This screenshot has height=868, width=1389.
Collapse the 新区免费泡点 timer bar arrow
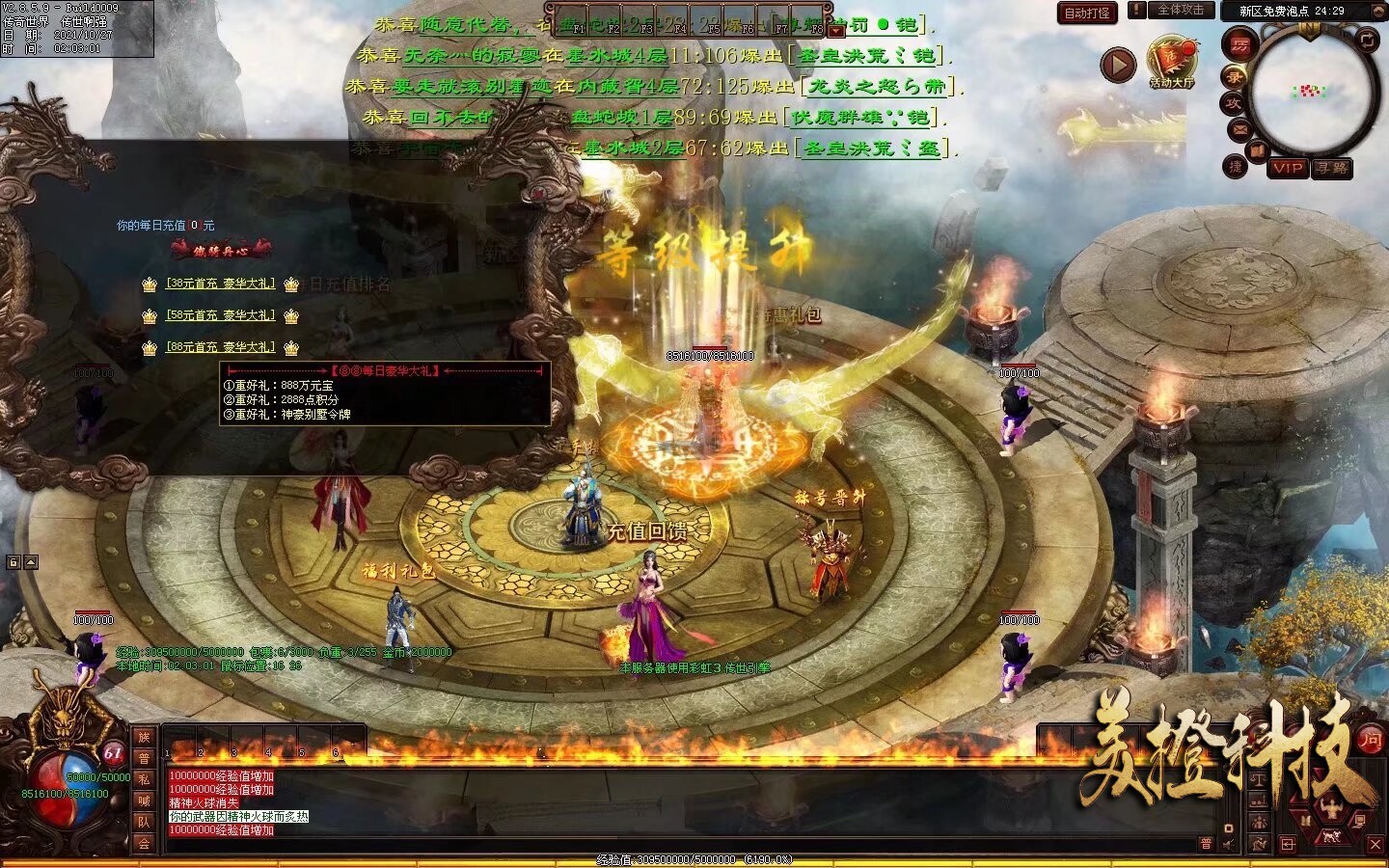(x=1377, y=11)
